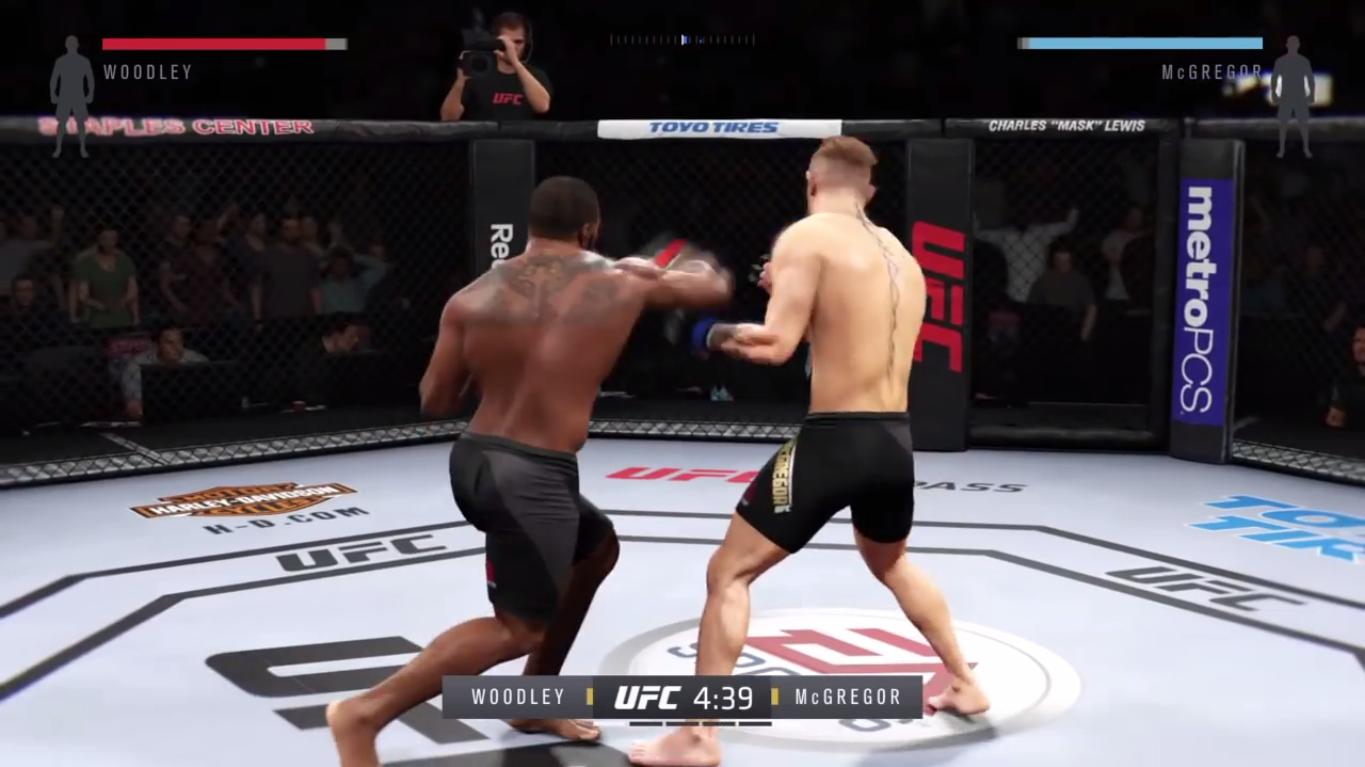Select the Staples Center sign in the crowd
1365x767 pixels.
point(175,128)
